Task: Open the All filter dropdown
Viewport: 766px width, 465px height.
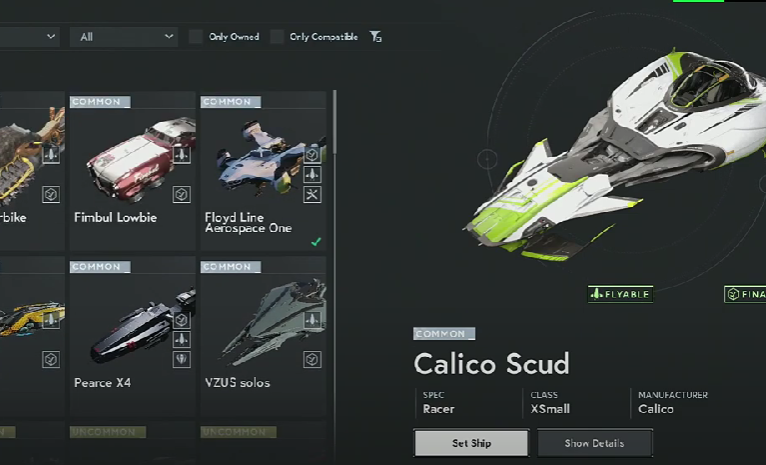Action: point(124,37)
